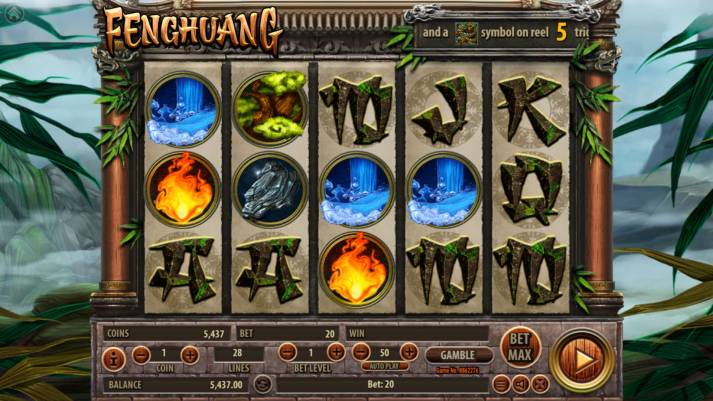Spin the reels with the play button
This screenshot has width=713, height=401.
pyautogui.click(x=582, y=359)
